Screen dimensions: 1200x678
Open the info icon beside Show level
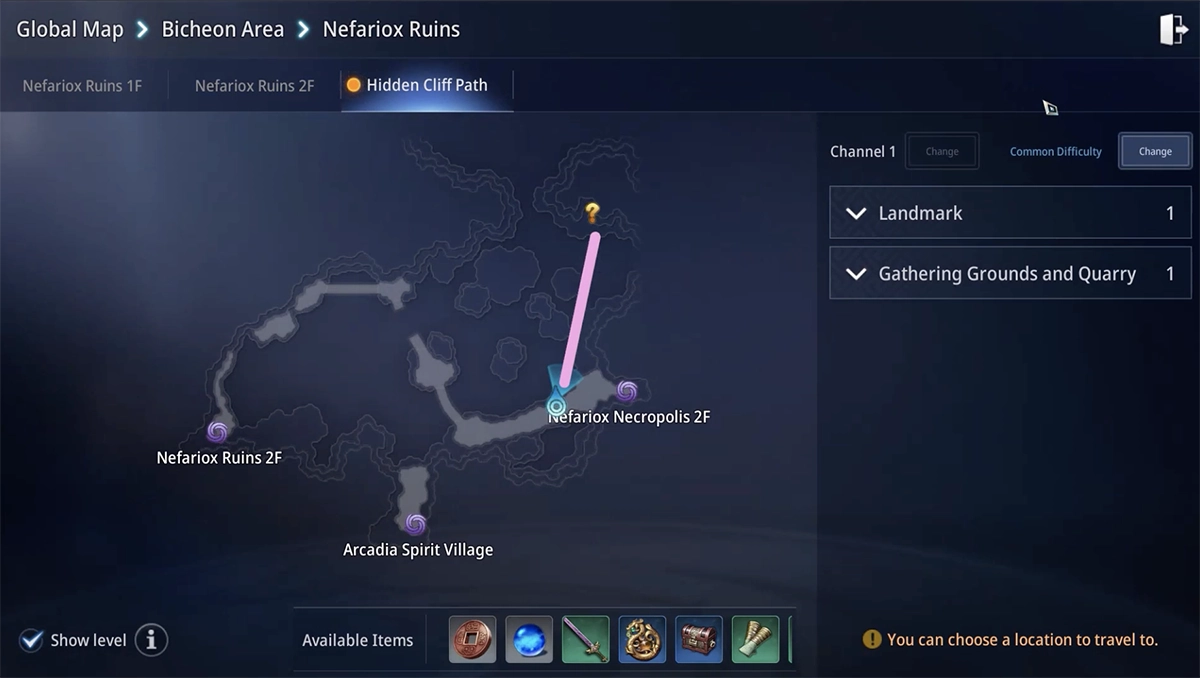(151, 640)
